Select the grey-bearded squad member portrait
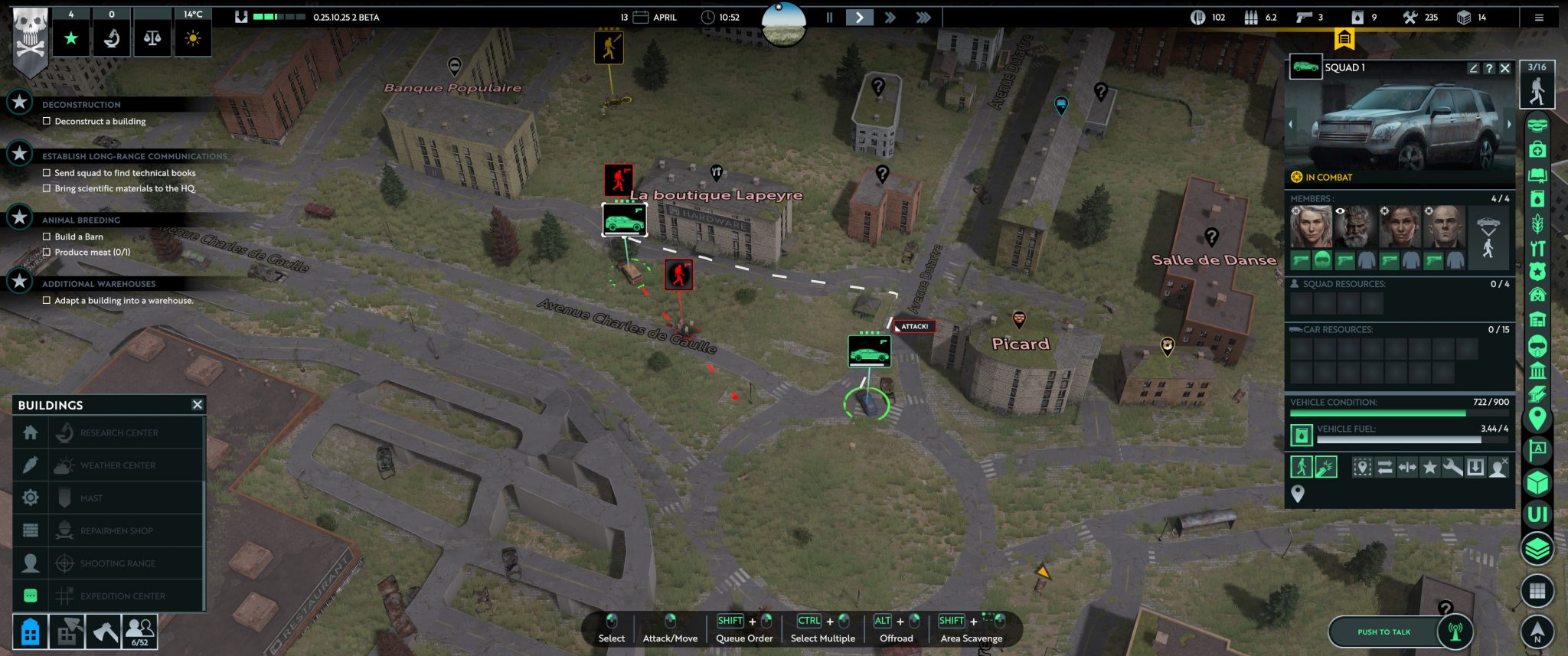 pyautogui.click(x=1356, y=227)
